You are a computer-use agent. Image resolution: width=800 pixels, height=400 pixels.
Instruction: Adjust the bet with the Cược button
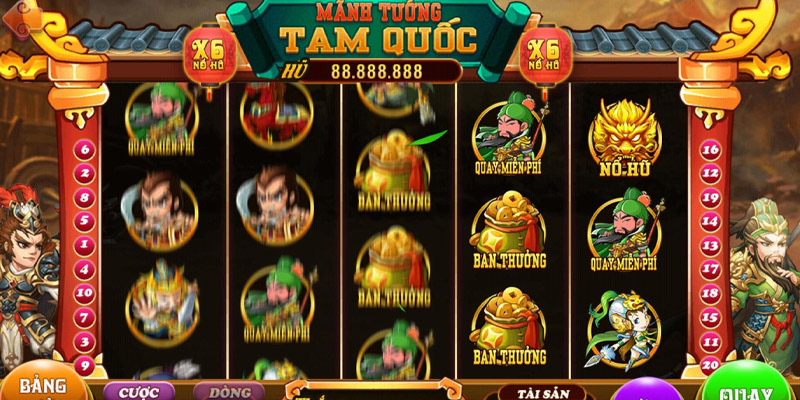coord(138,391)
